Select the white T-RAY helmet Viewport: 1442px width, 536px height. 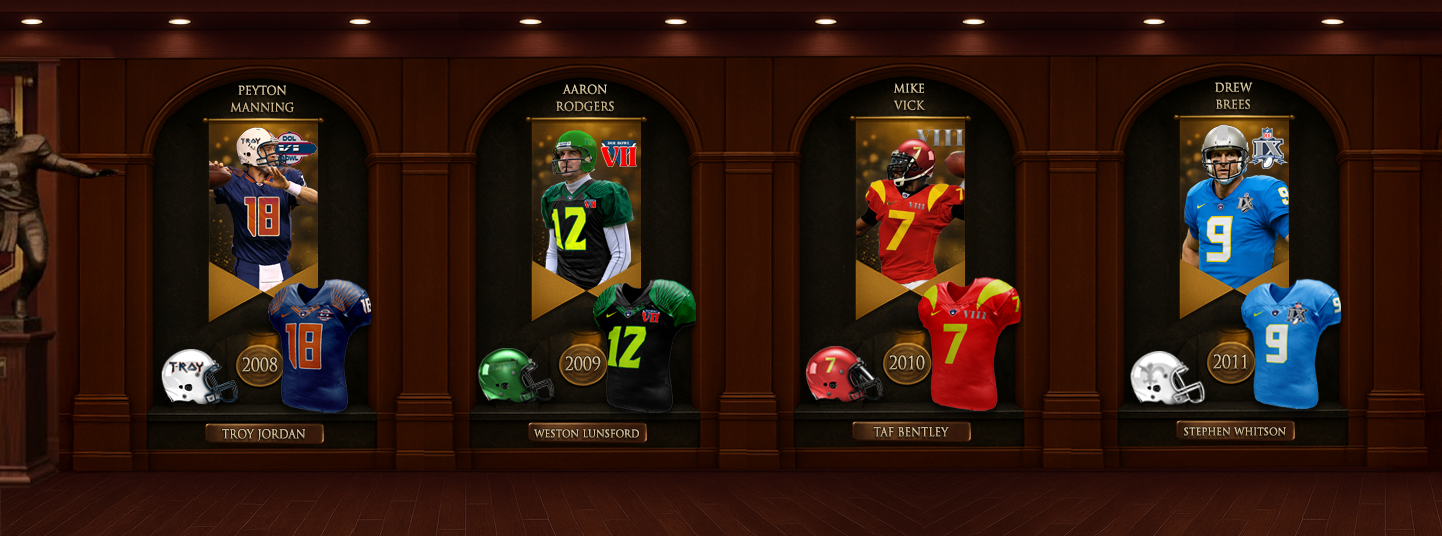pyautogui.click(x=197, y=377)
